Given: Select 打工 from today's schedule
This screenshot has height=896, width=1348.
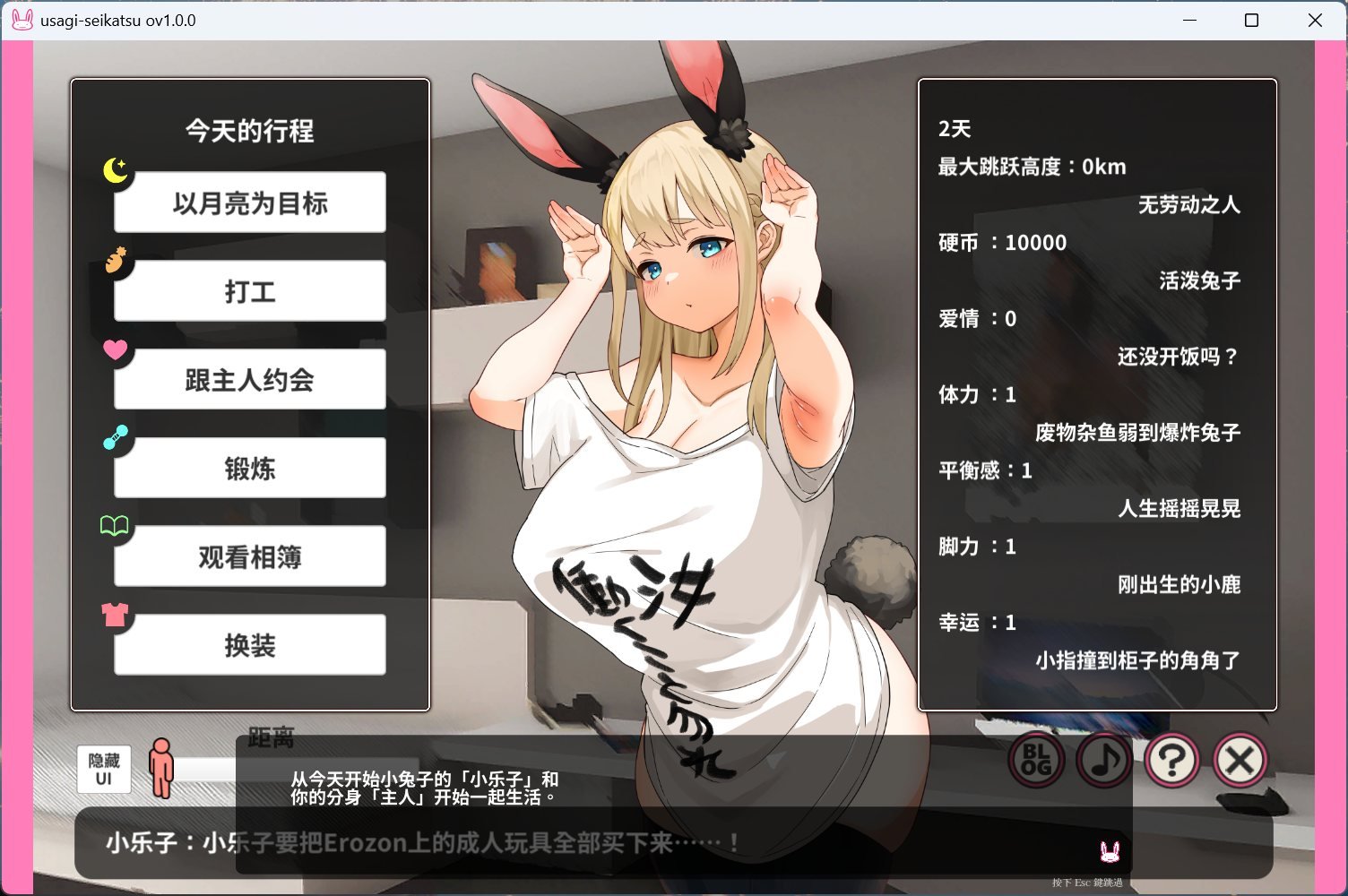Looking at the screenshot, I should [x=249, y=290].
